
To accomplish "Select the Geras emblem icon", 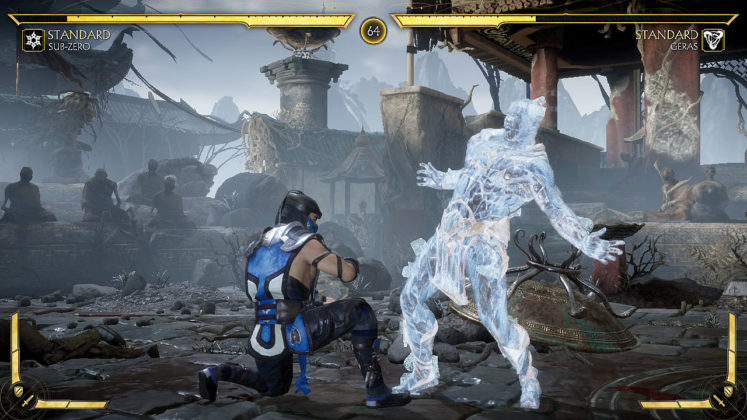I will [x=714, y=40].
